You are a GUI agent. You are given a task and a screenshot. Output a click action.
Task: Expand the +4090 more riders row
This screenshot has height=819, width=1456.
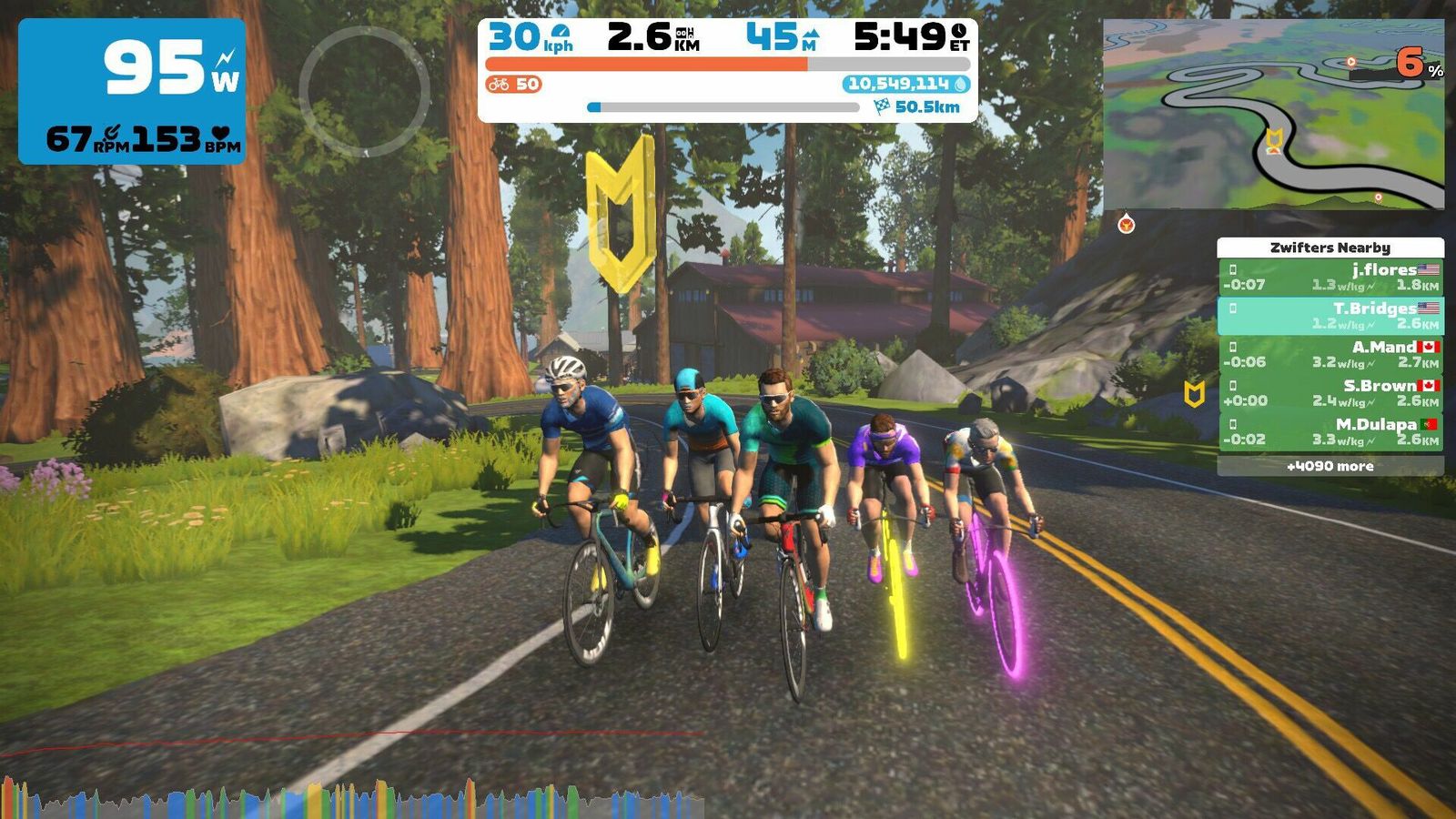[1330, 466]
